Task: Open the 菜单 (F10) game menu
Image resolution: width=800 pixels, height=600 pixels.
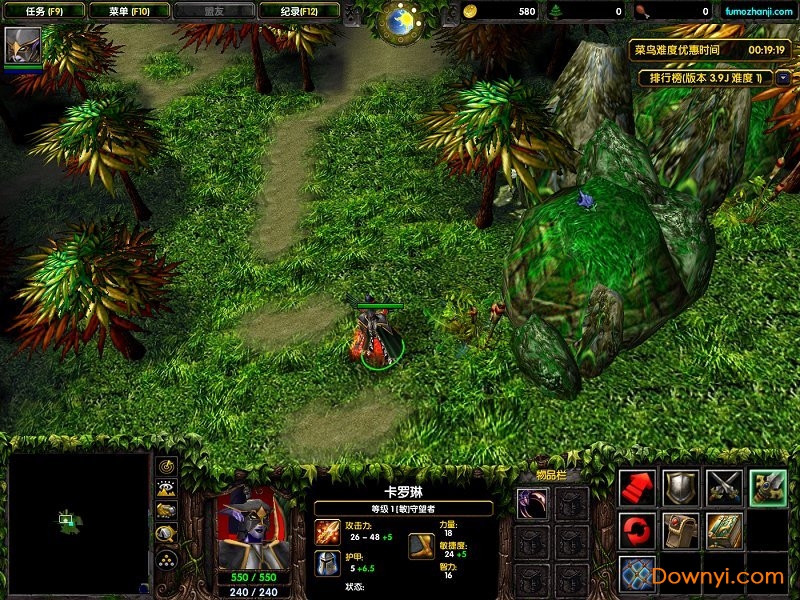Action: point(127,11)
